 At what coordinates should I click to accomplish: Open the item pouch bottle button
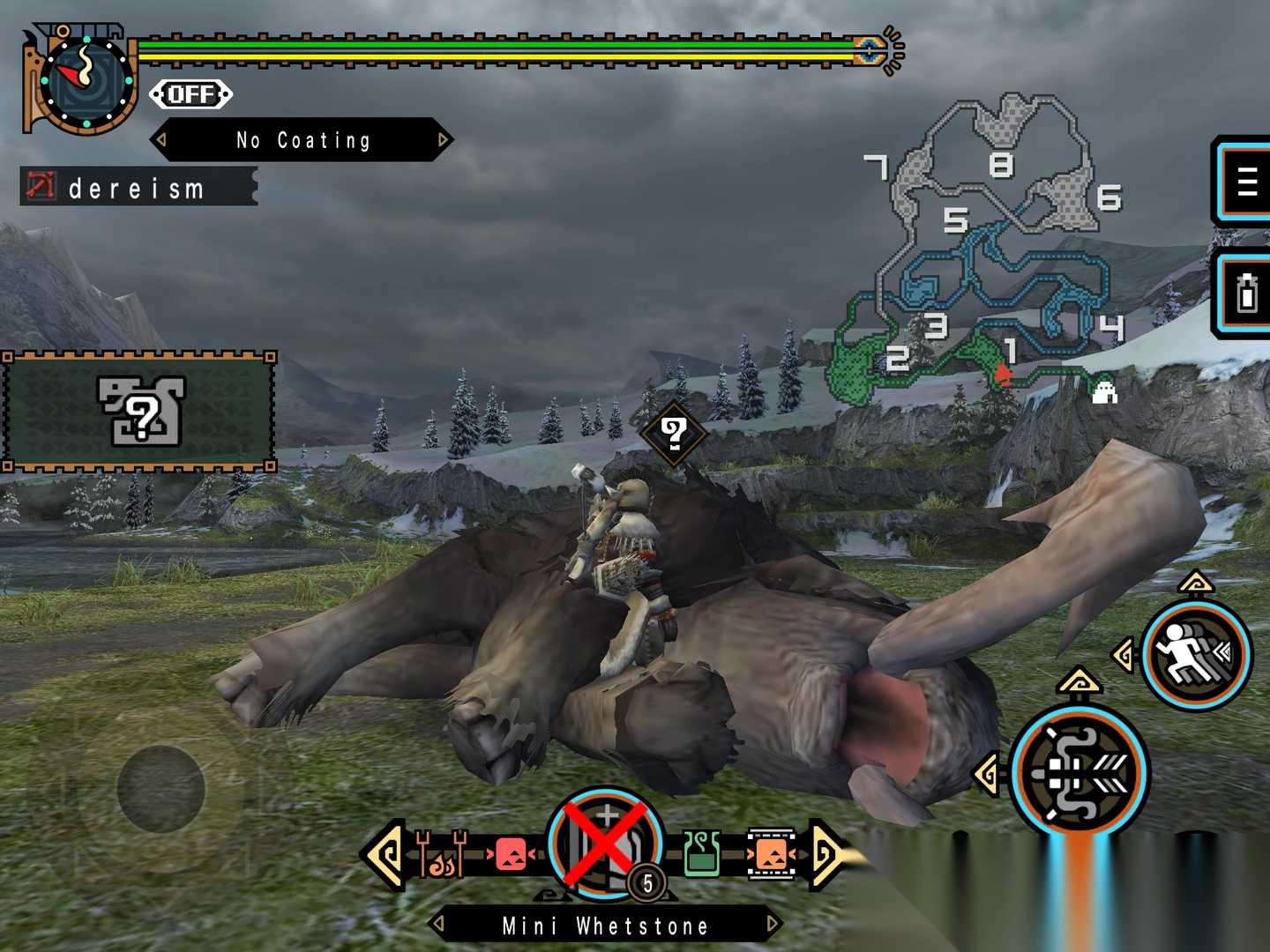click(1245, 294)
